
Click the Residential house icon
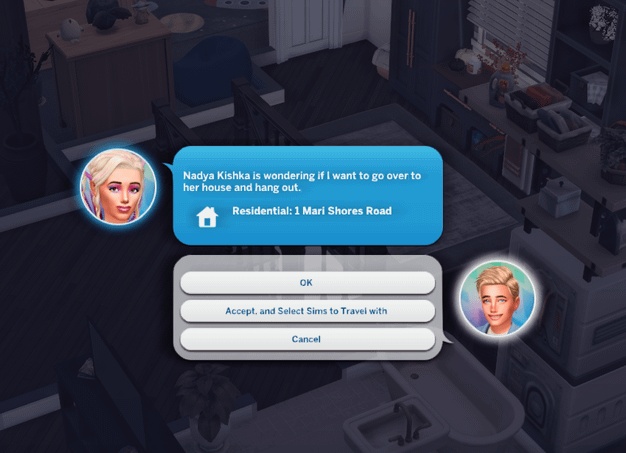[207, 216]
